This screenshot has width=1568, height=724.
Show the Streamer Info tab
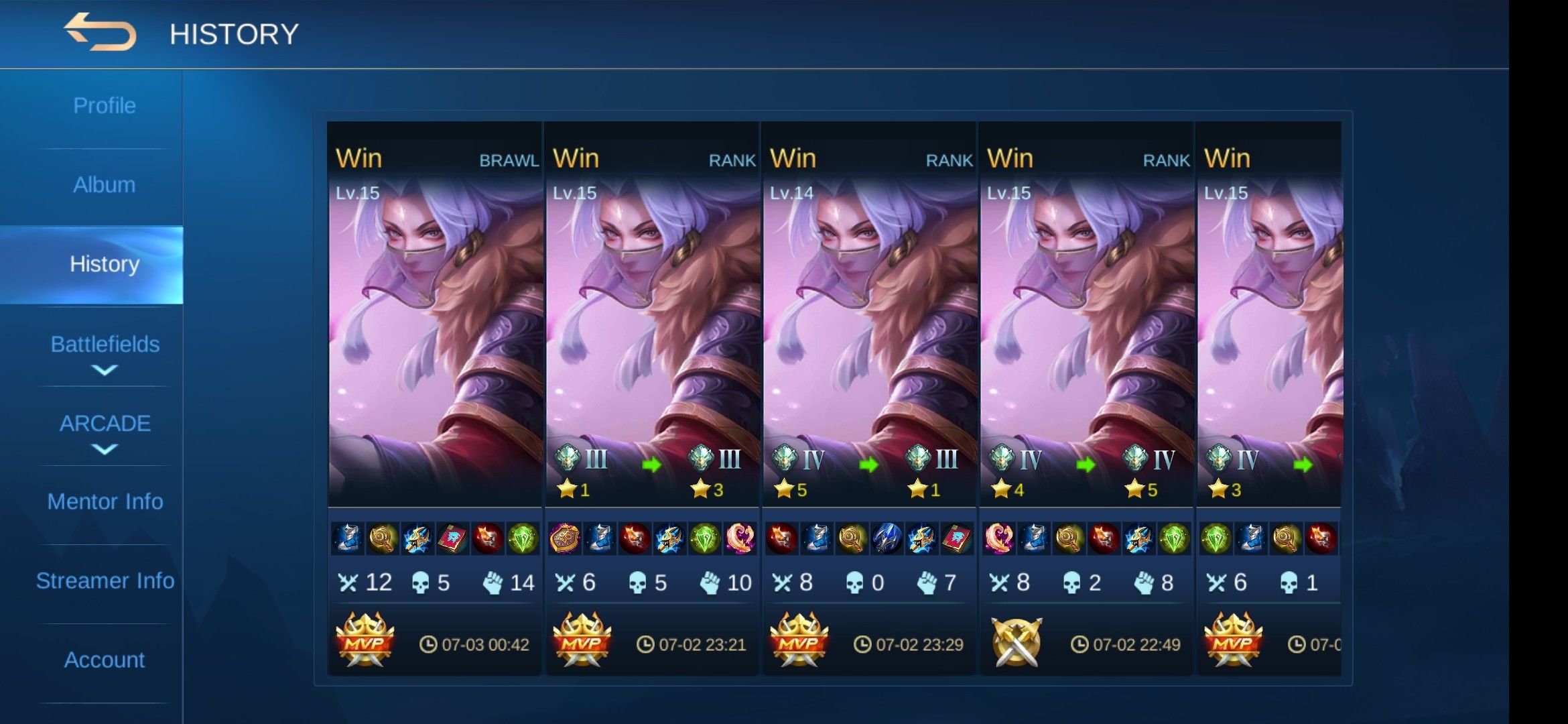coord(105,581)
